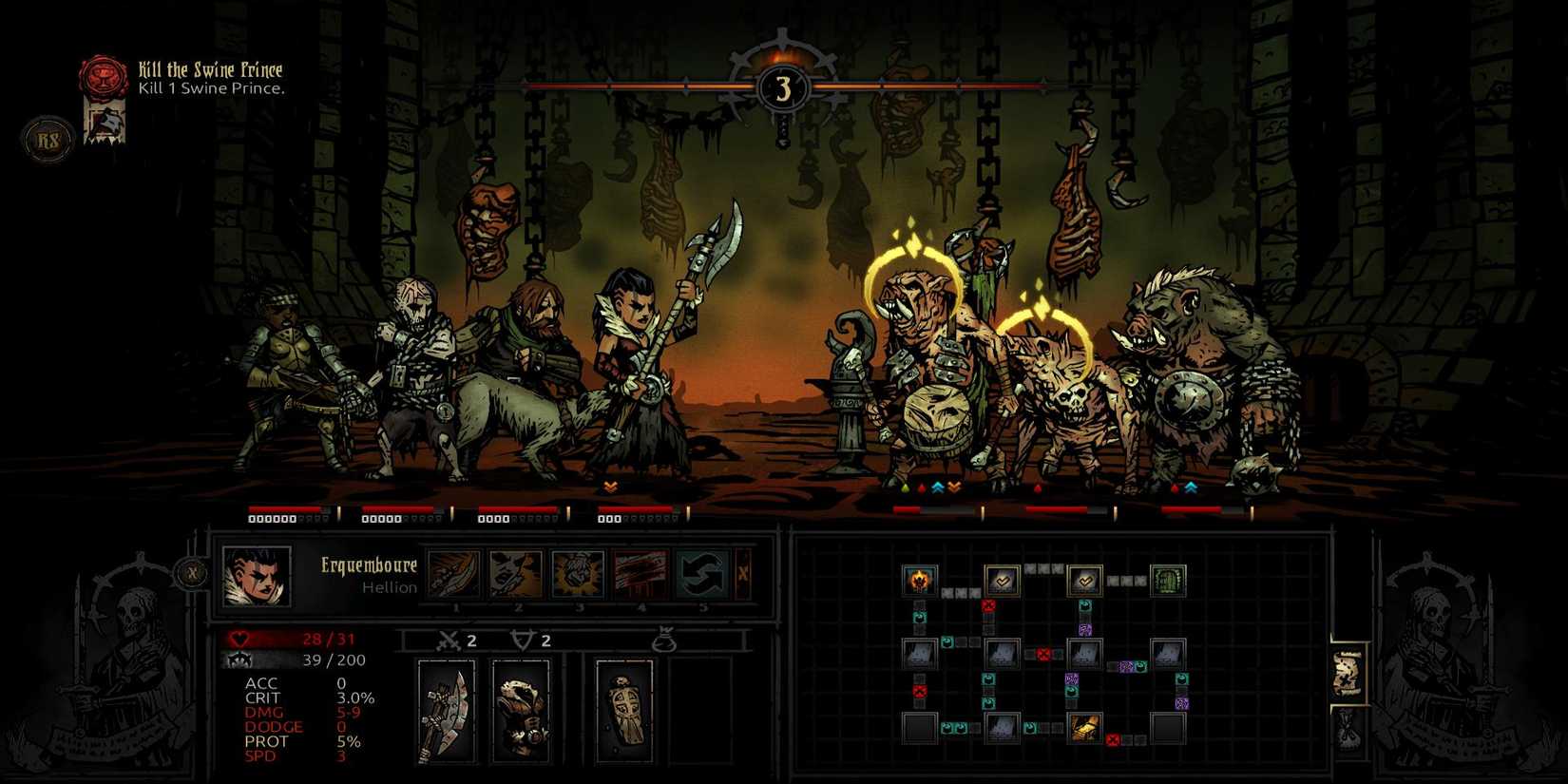Click the Kill the Swine Prince quest text
The height and width of the screenshot is (784, 1568).
click(209, 69)
